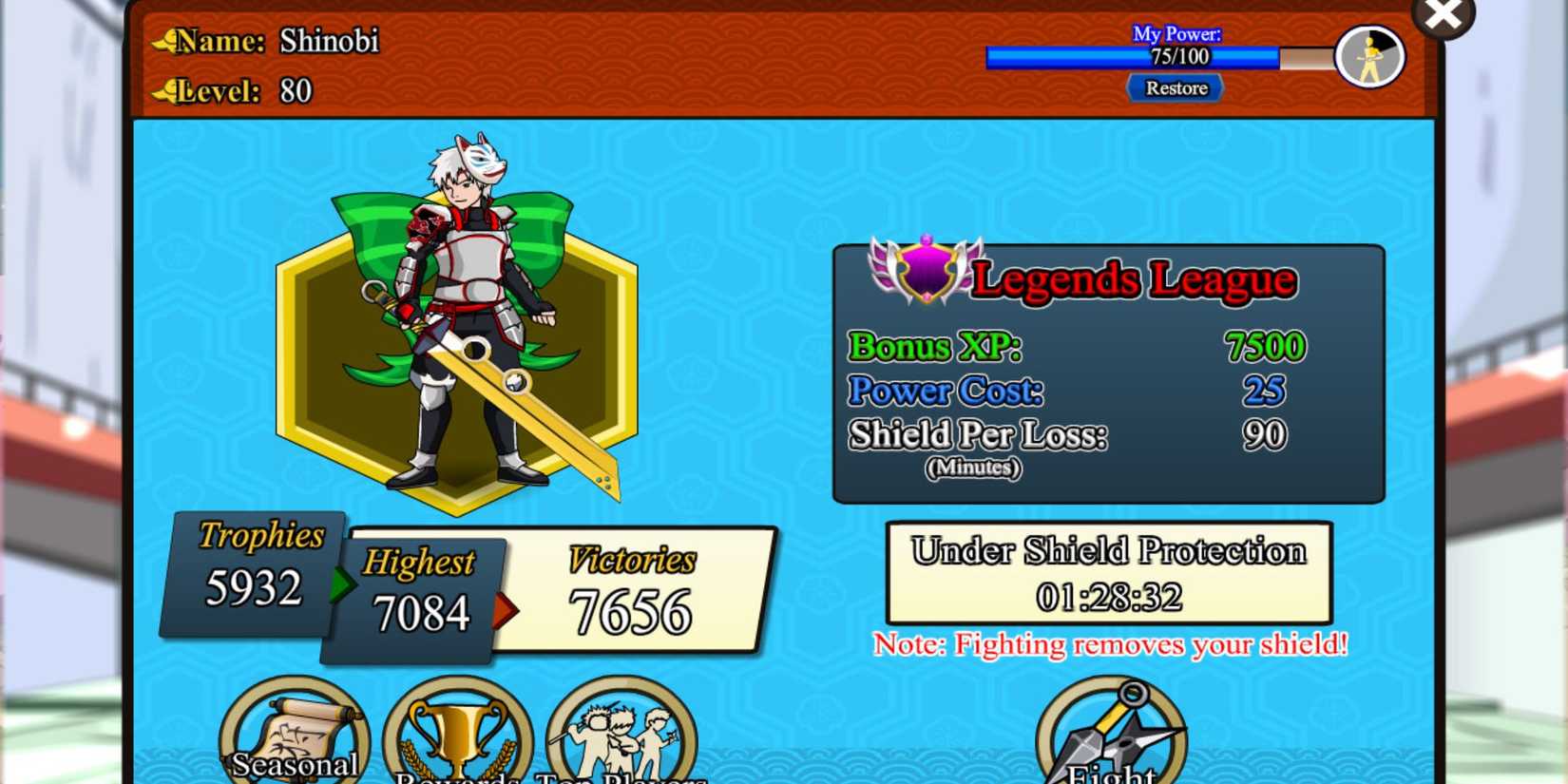Select the Fight kunai icon
This screenshot has height=784, width=1568.
pos(1110,732)
